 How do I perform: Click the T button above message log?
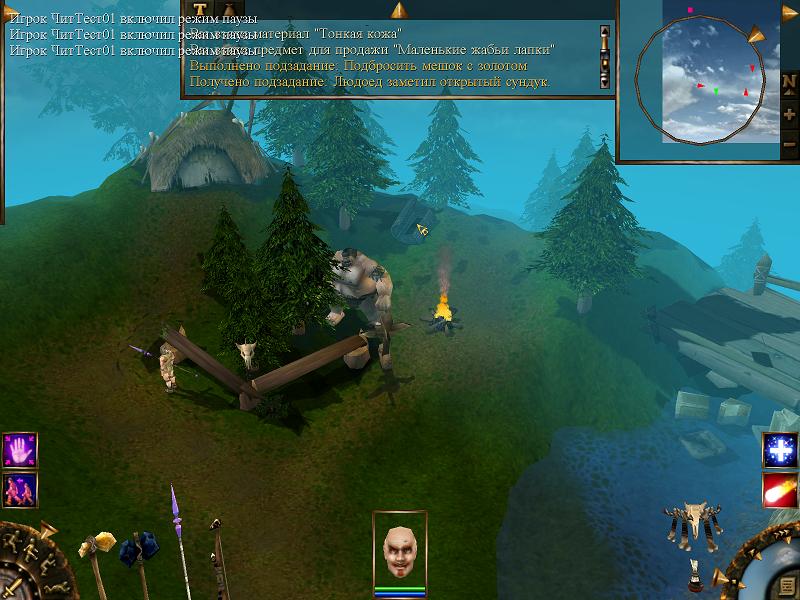pyautogui.click(x=200, y=9)
